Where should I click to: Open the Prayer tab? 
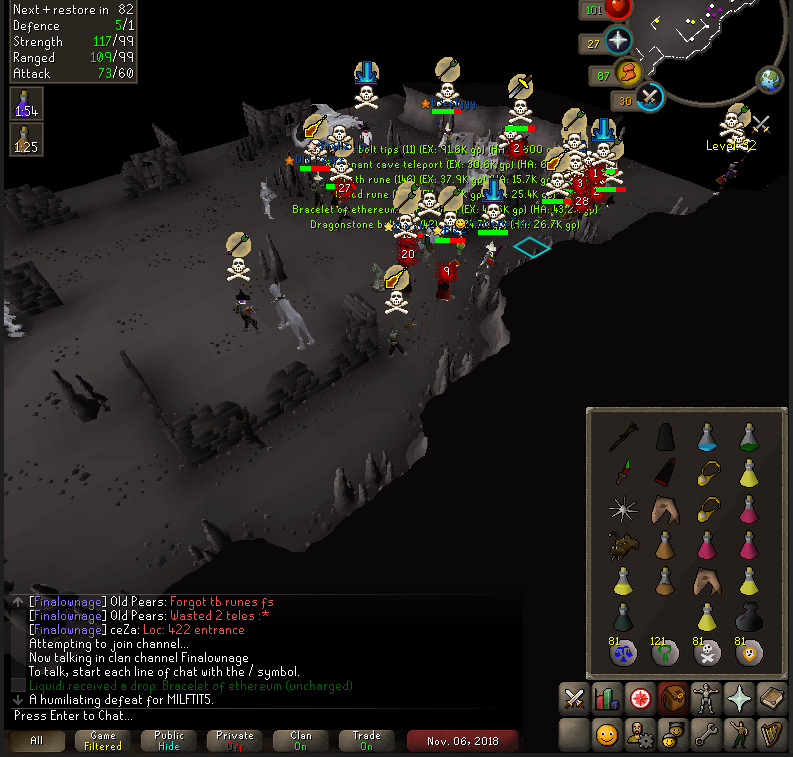(x=739, y=698)
